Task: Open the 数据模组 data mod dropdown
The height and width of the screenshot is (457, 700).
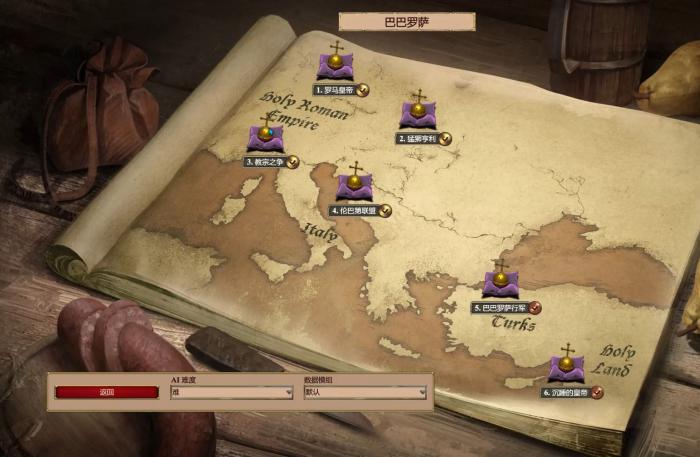Action: [365, 393]
